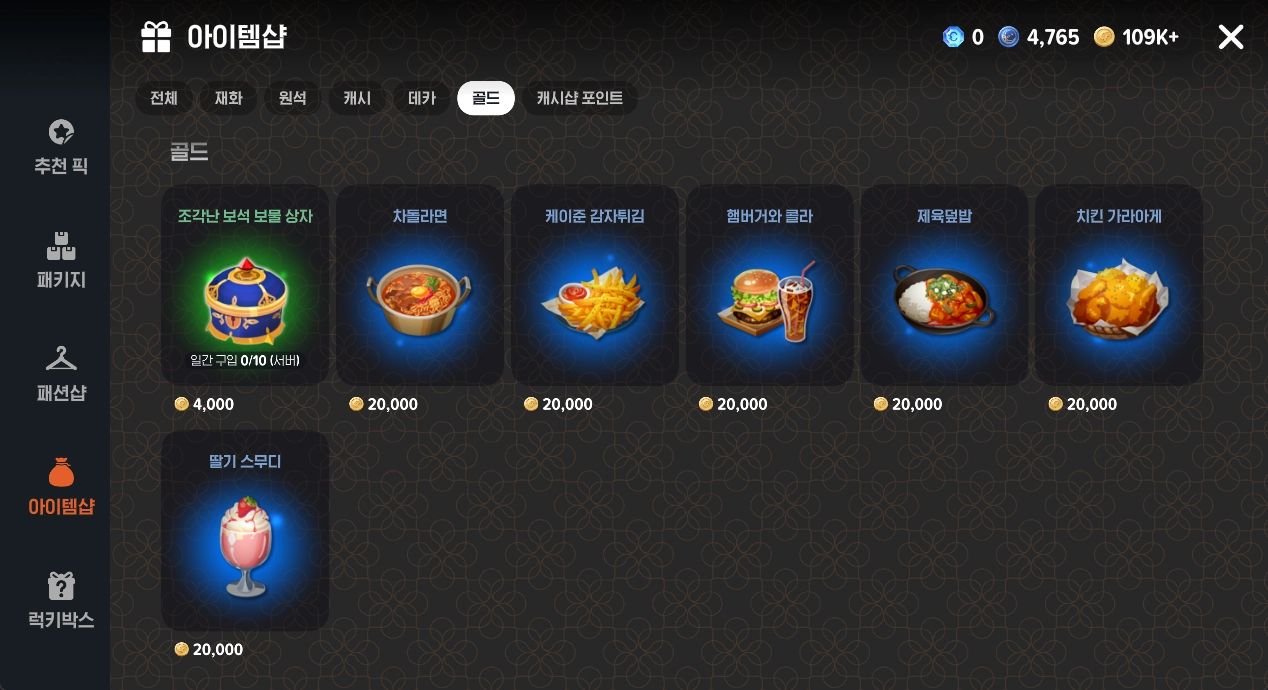Select 아이템샵 in the sidebar
The width and height of the screenshot is (1268, 690).
[61, 487]
